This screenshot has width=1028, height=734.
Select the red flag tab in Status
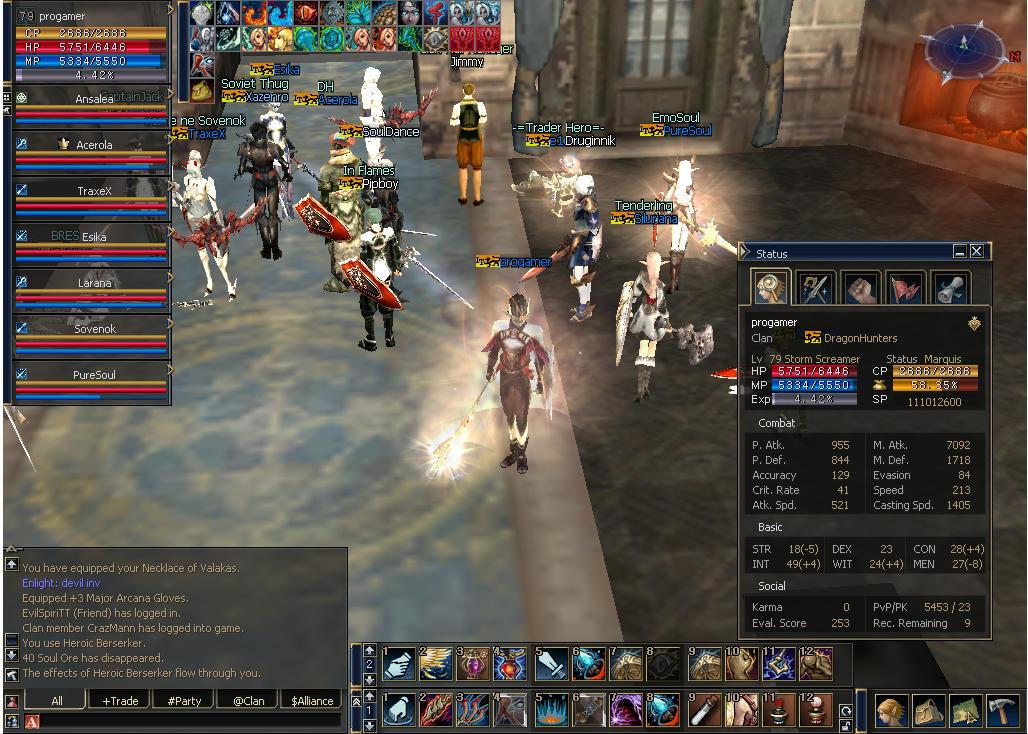pos(905,288)
